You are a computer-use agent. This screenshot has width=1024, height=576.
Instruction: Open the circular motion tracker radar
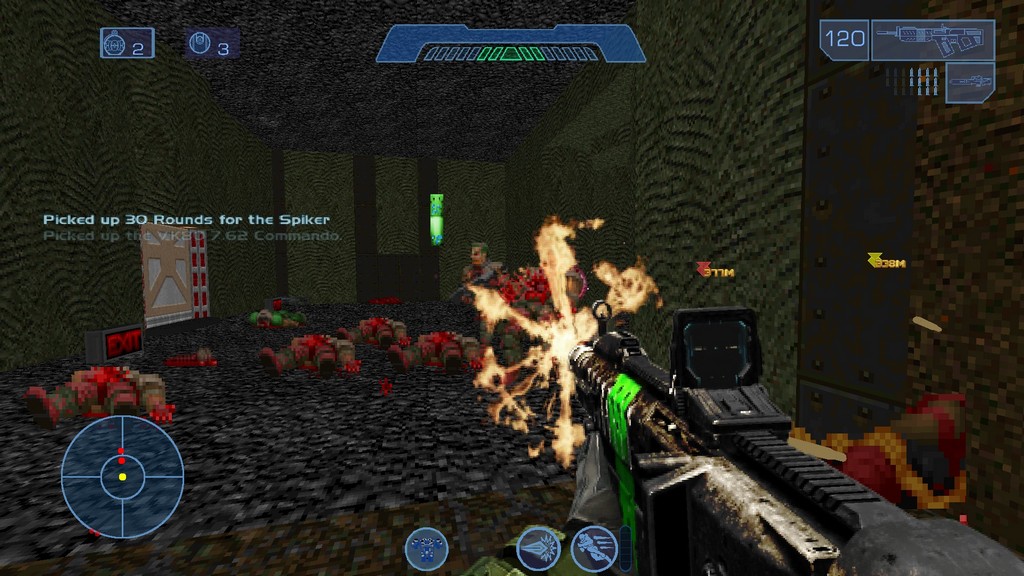(122, 476)
